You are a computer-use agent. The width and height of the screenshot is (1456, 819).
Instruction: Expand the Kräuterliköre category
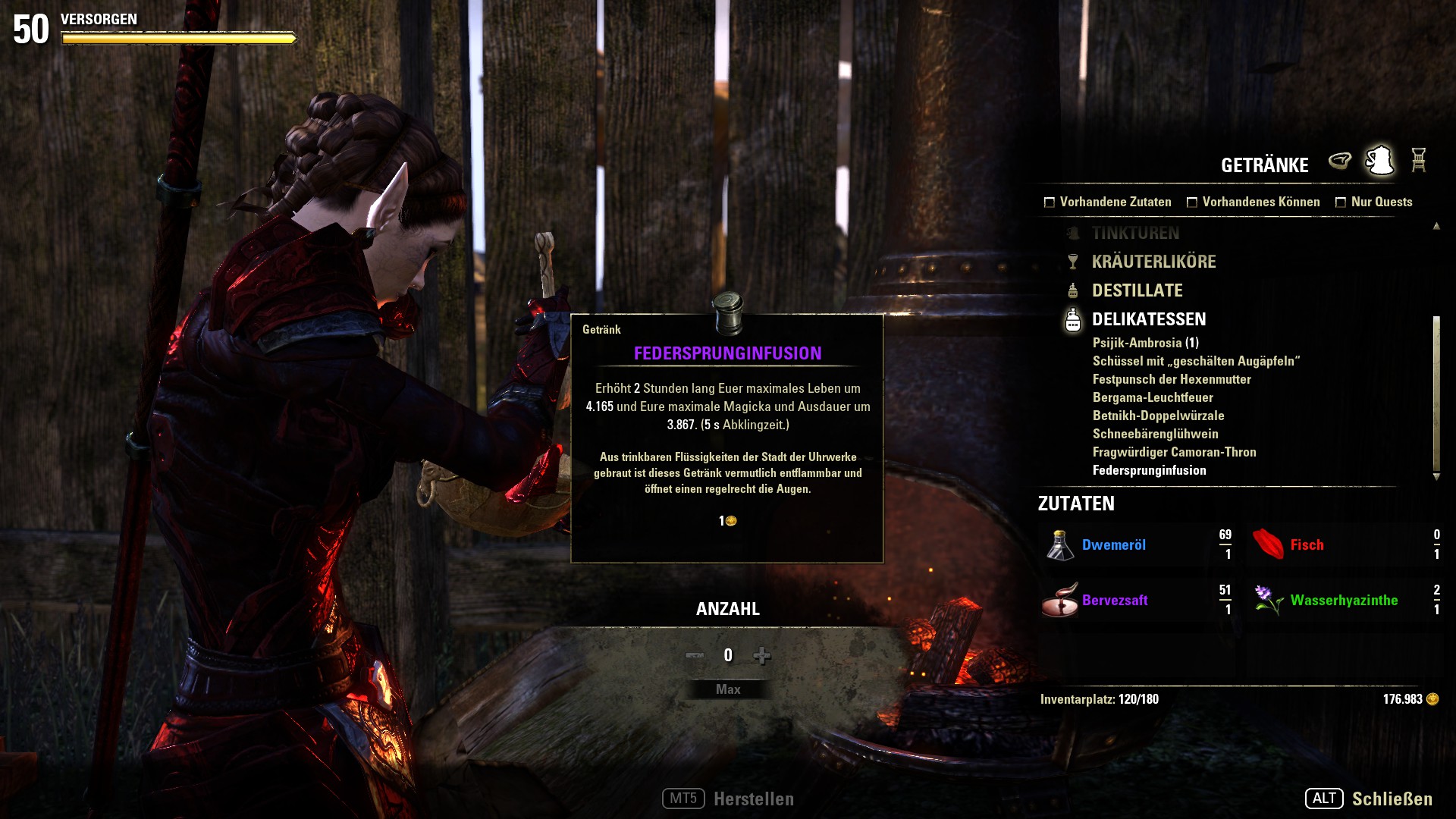tap(1153, 262)
